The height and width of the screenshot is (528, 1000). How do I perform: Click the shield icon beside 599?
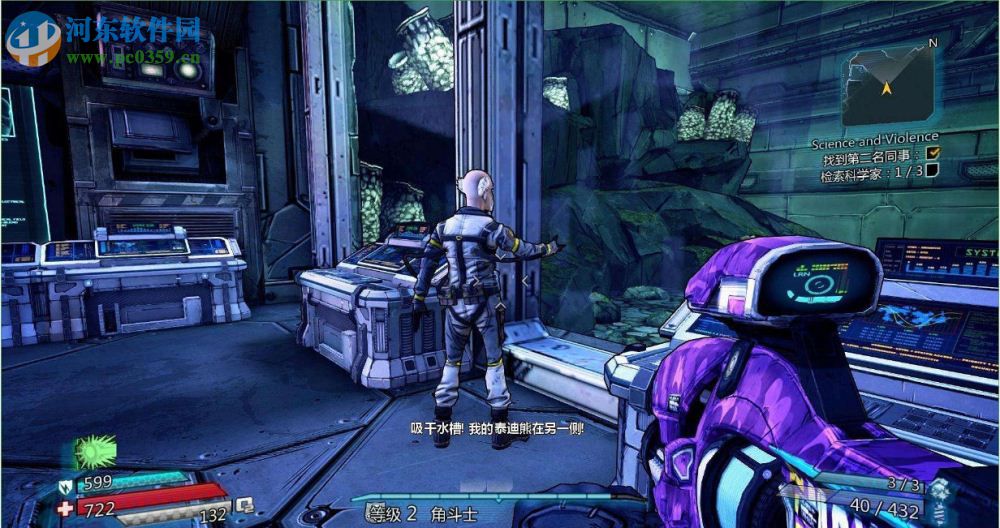click(x=66, y=486)
